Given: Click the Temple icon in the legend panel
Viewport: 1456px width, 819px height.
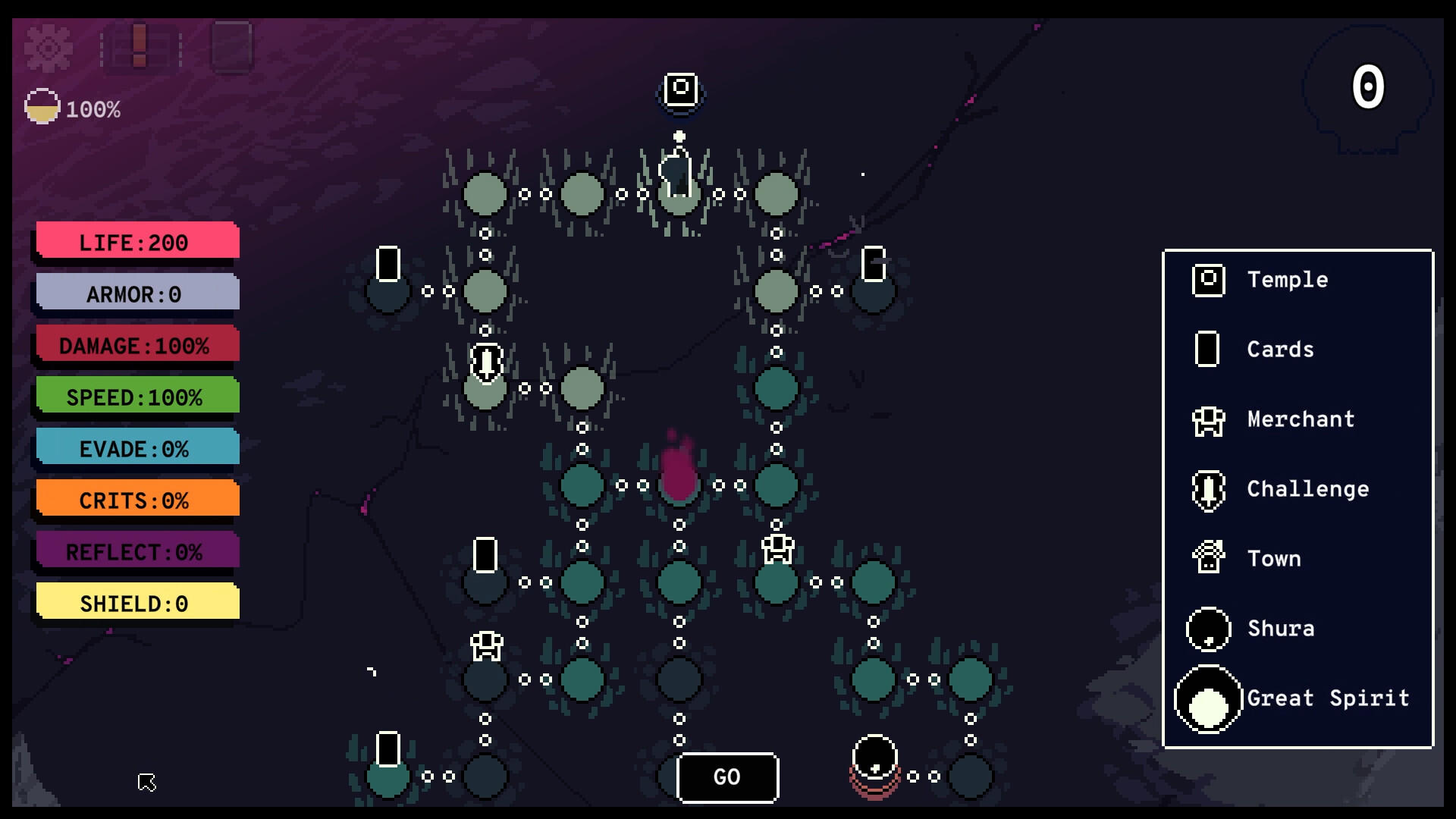Looking at the screenshot, I should [x=1207, y=280].
